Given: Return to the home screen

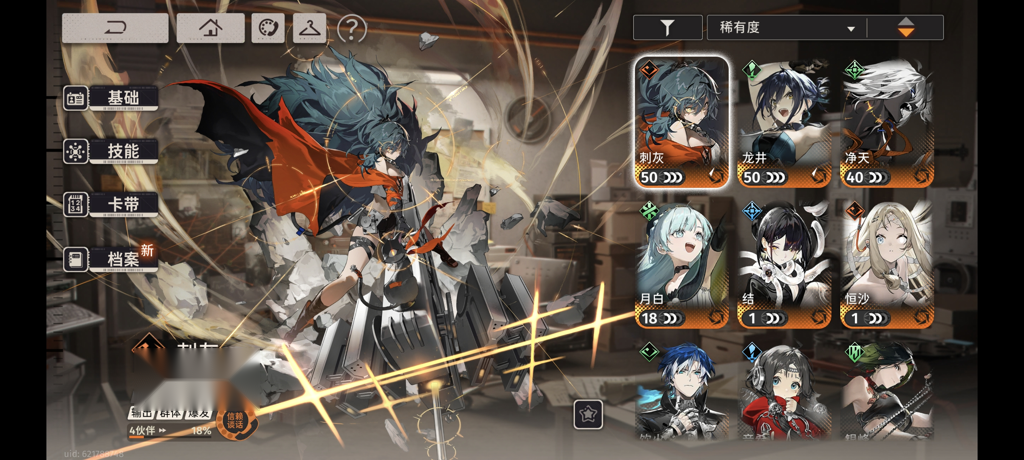Looking at the screenshot, I should [210, 28].
